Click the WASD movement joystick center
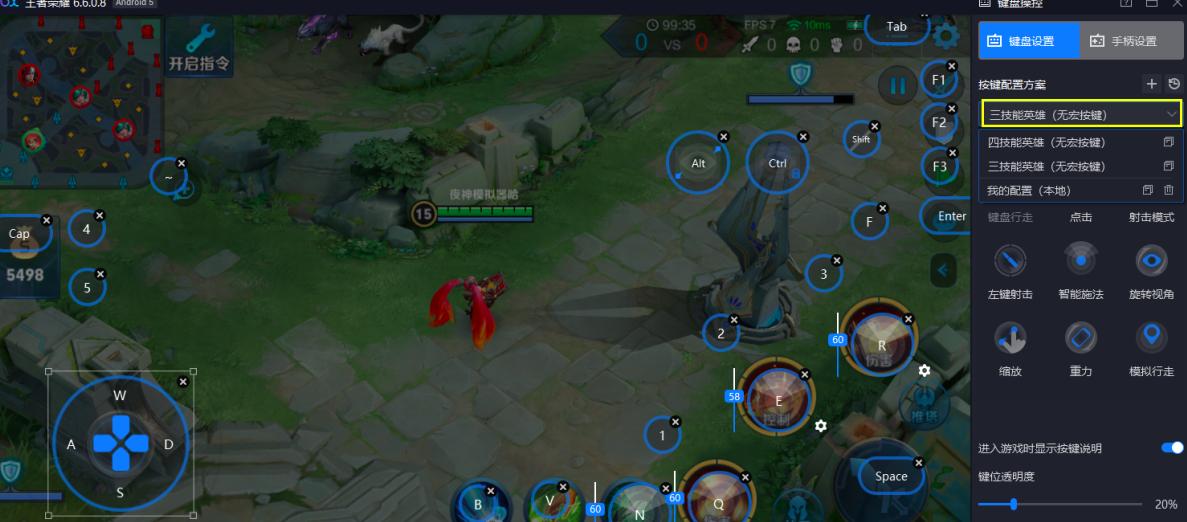The width and height of the screenshot is (1187, 522). [x=120, y=444]
